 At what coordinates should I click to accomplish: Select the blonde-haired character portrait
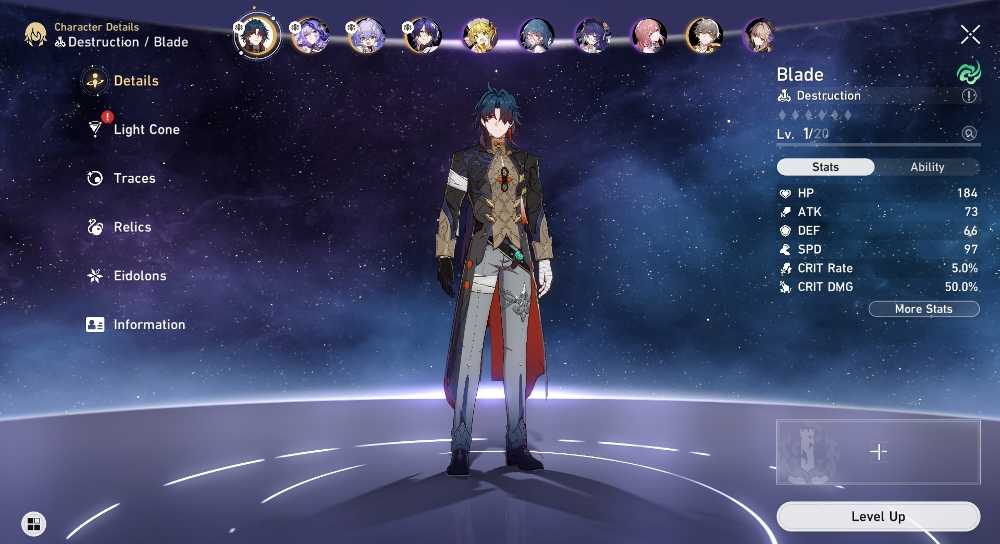480,36
